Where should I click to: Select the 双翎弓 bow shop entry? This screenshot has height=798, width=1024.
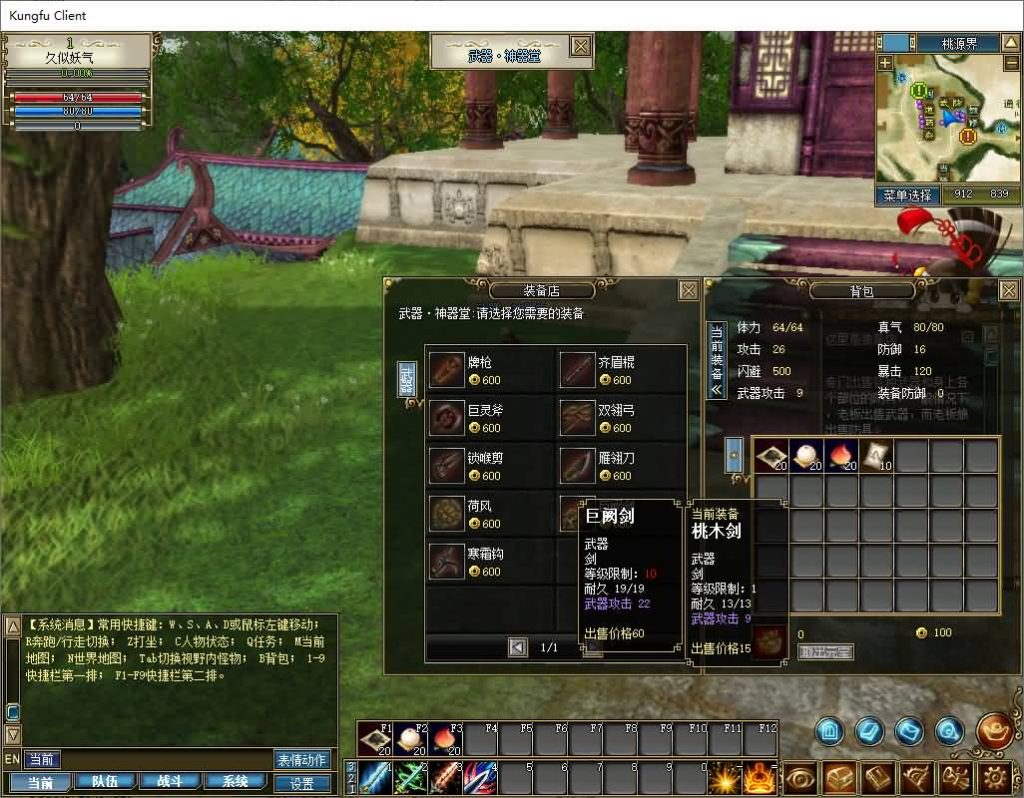click(x=621, y=417)
